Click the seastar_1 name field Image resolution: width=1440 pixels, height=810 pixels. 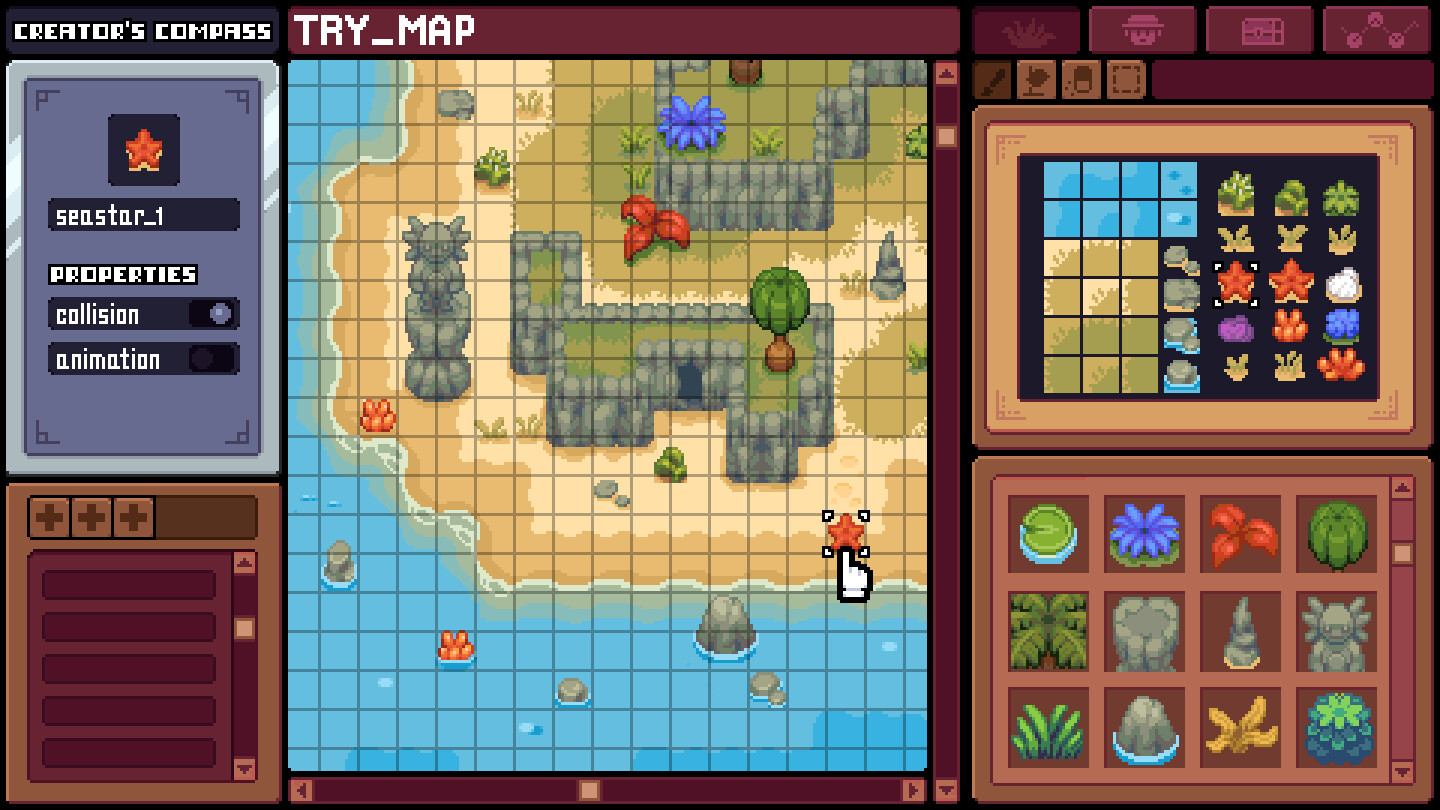[x=143, y=213]
